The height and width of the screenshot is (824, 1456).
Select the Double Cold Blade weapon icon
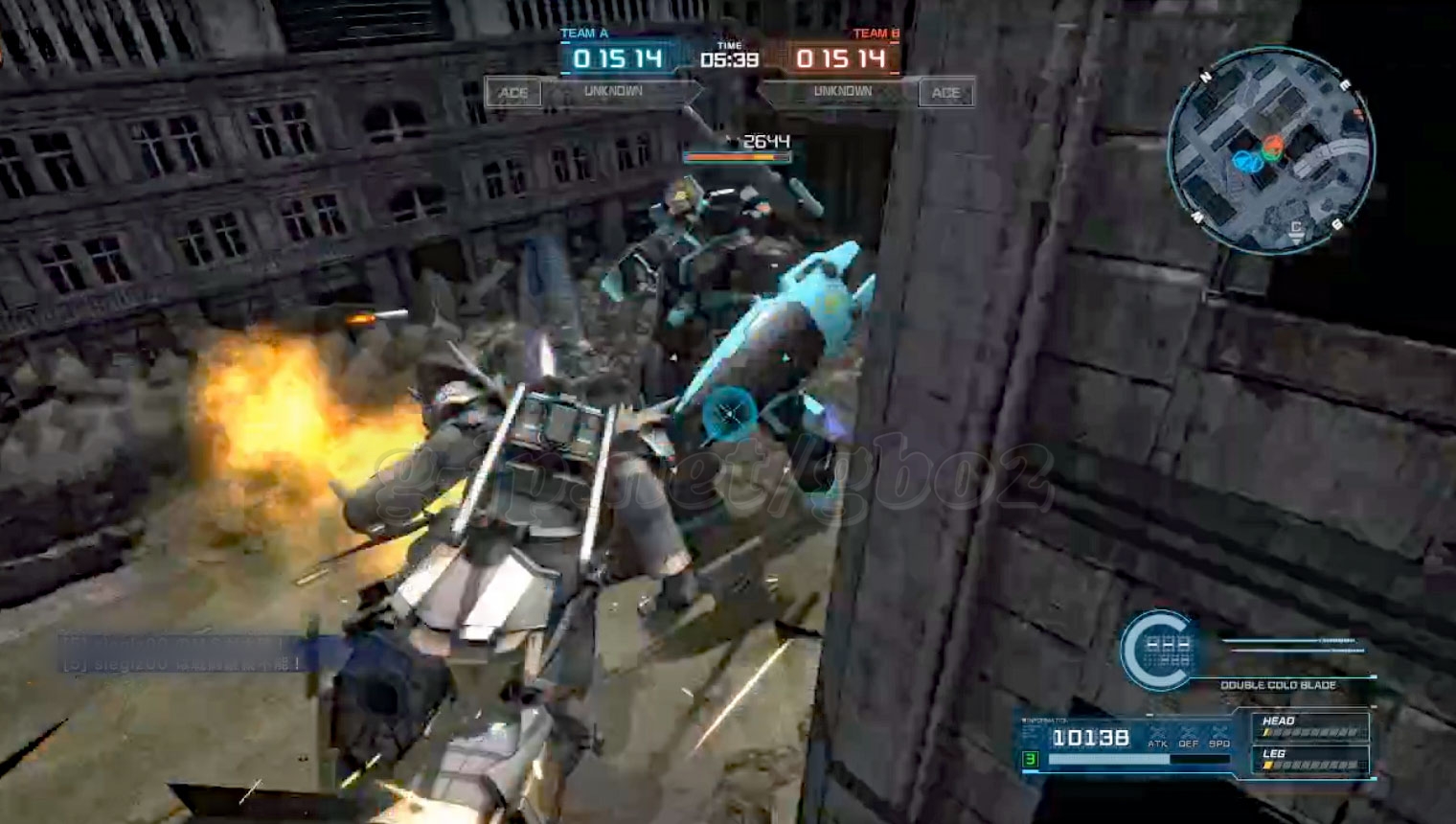tap(1159, 651)
